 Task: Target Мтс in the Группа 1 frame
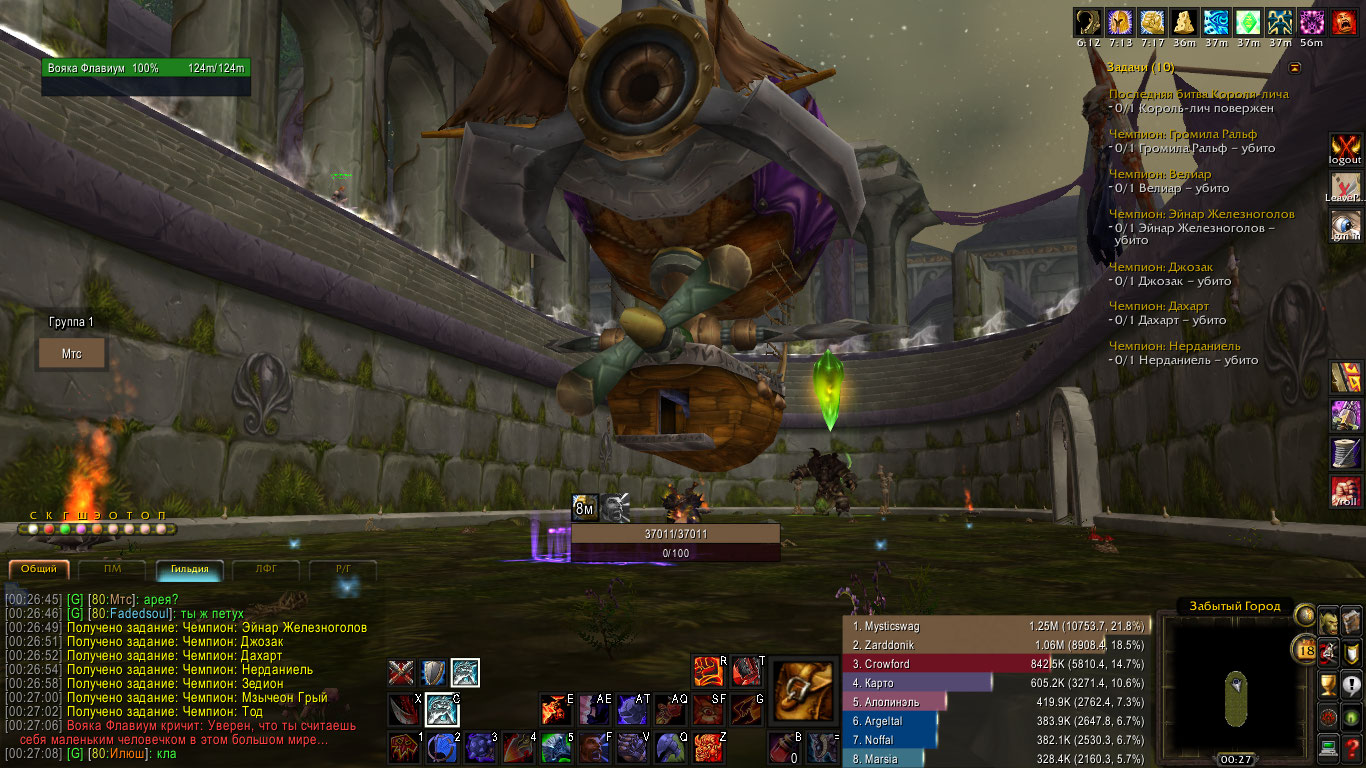pyautogui.click(x=71, y=353)
